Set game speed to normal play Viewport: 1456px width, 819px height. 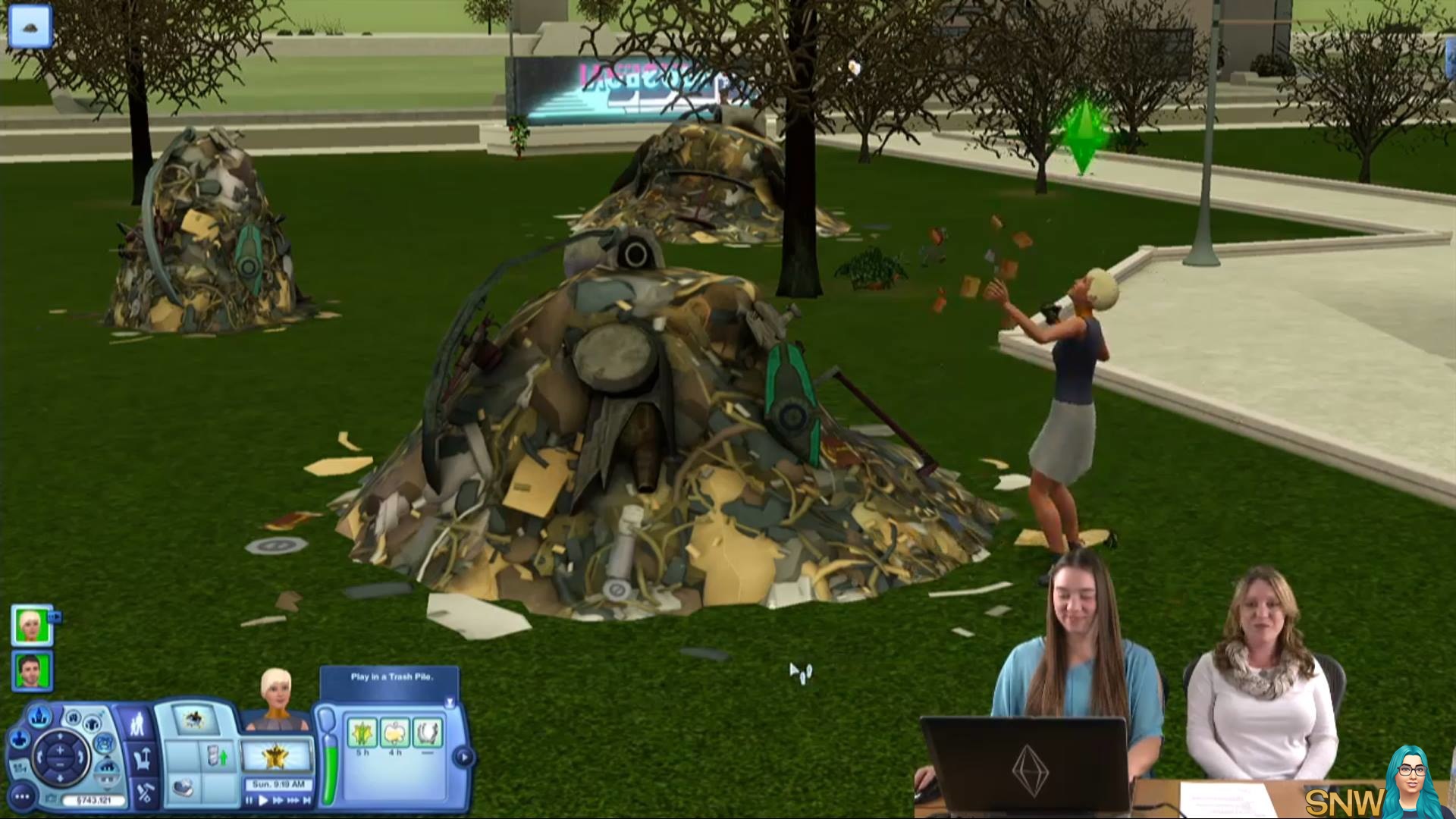pyautogui.click(x=263, y=800)
